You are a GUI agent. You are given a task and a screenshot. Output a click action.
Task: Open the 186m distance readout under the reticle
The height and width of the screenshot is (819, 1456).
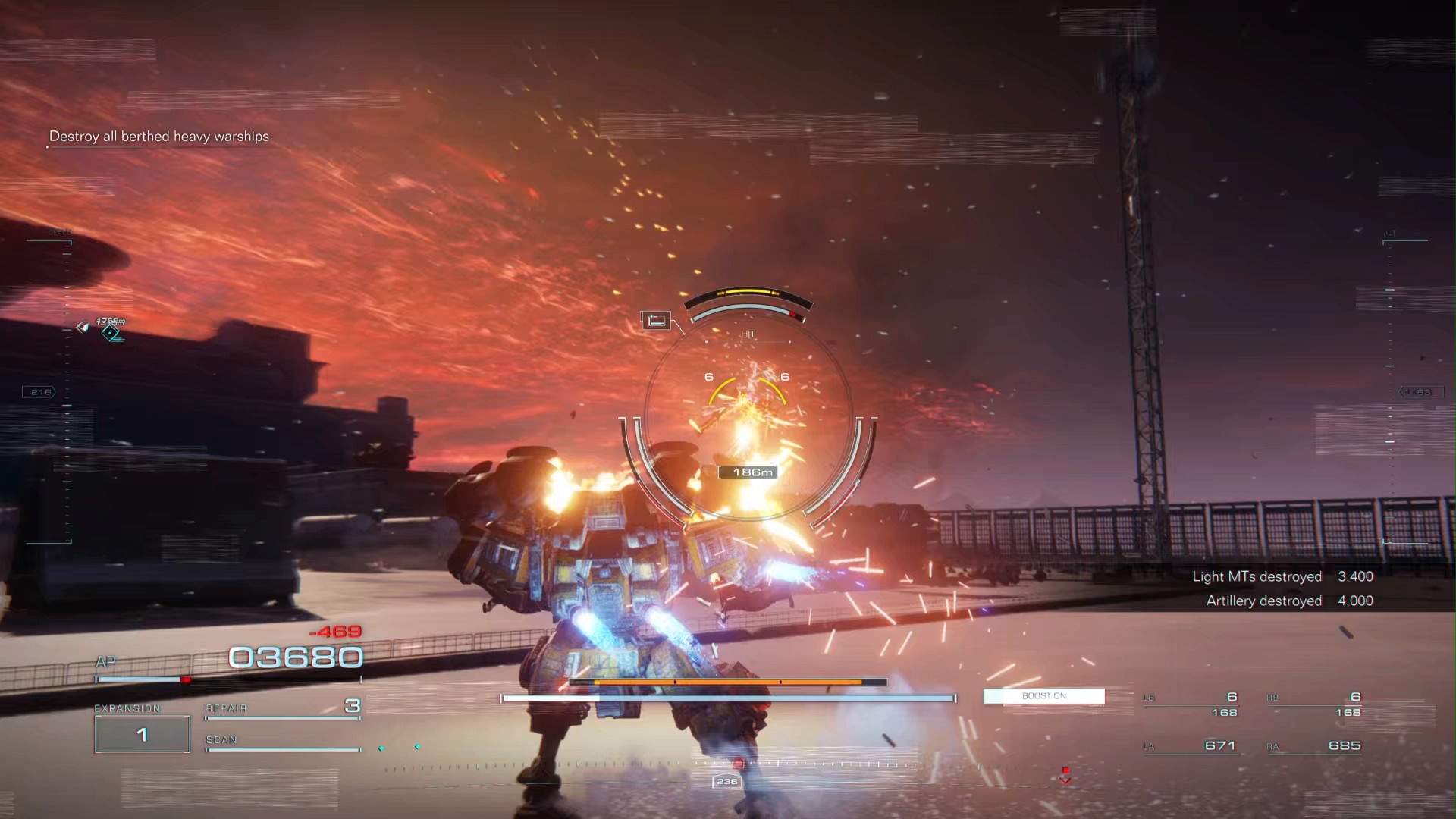pos(749,471)
